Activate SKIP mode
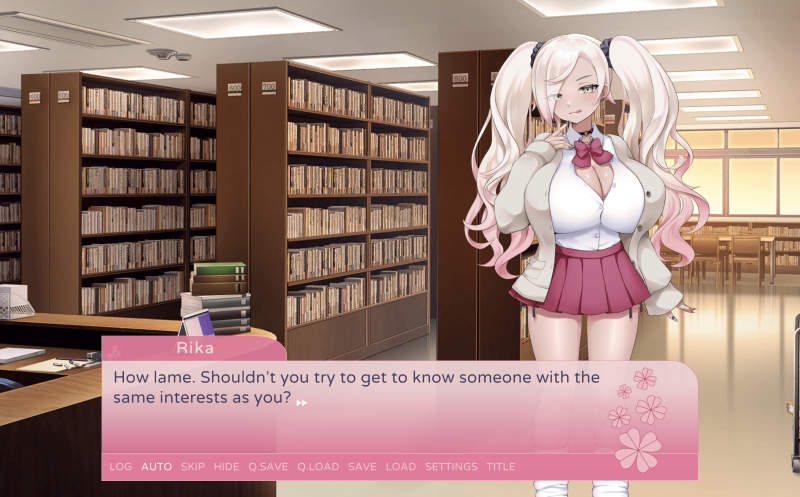Viewport: 800px width, 497px height. click(x=192, y=467)
